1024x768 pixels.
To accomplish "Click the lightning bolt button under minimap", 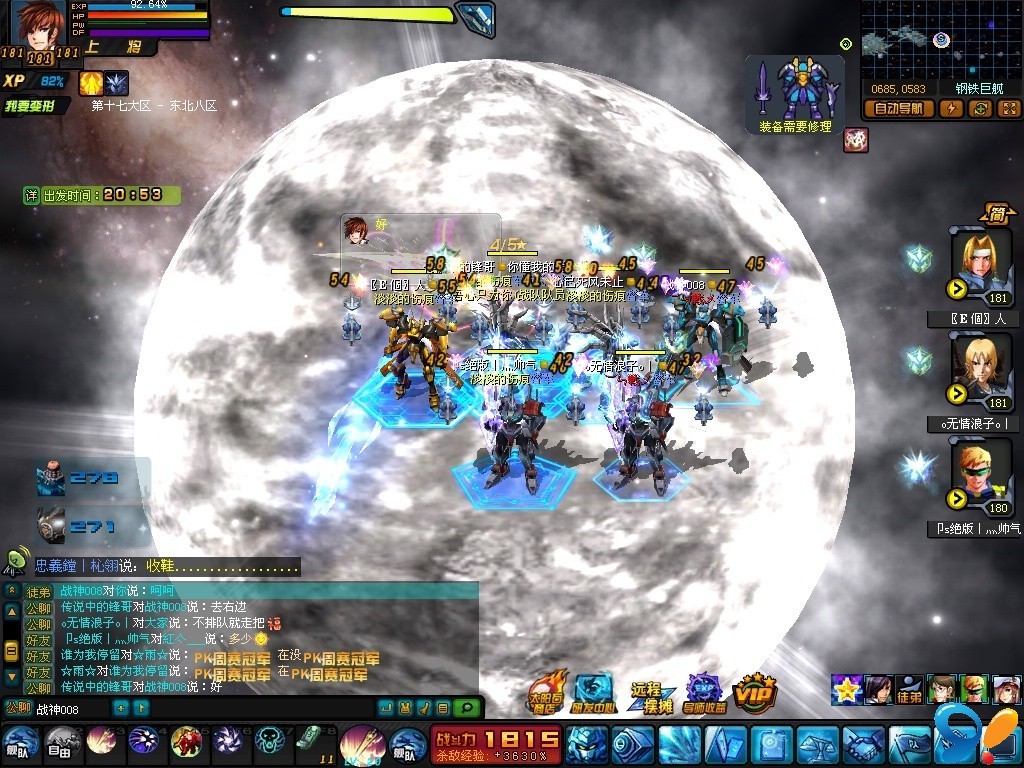I will (x=951, y=109).
